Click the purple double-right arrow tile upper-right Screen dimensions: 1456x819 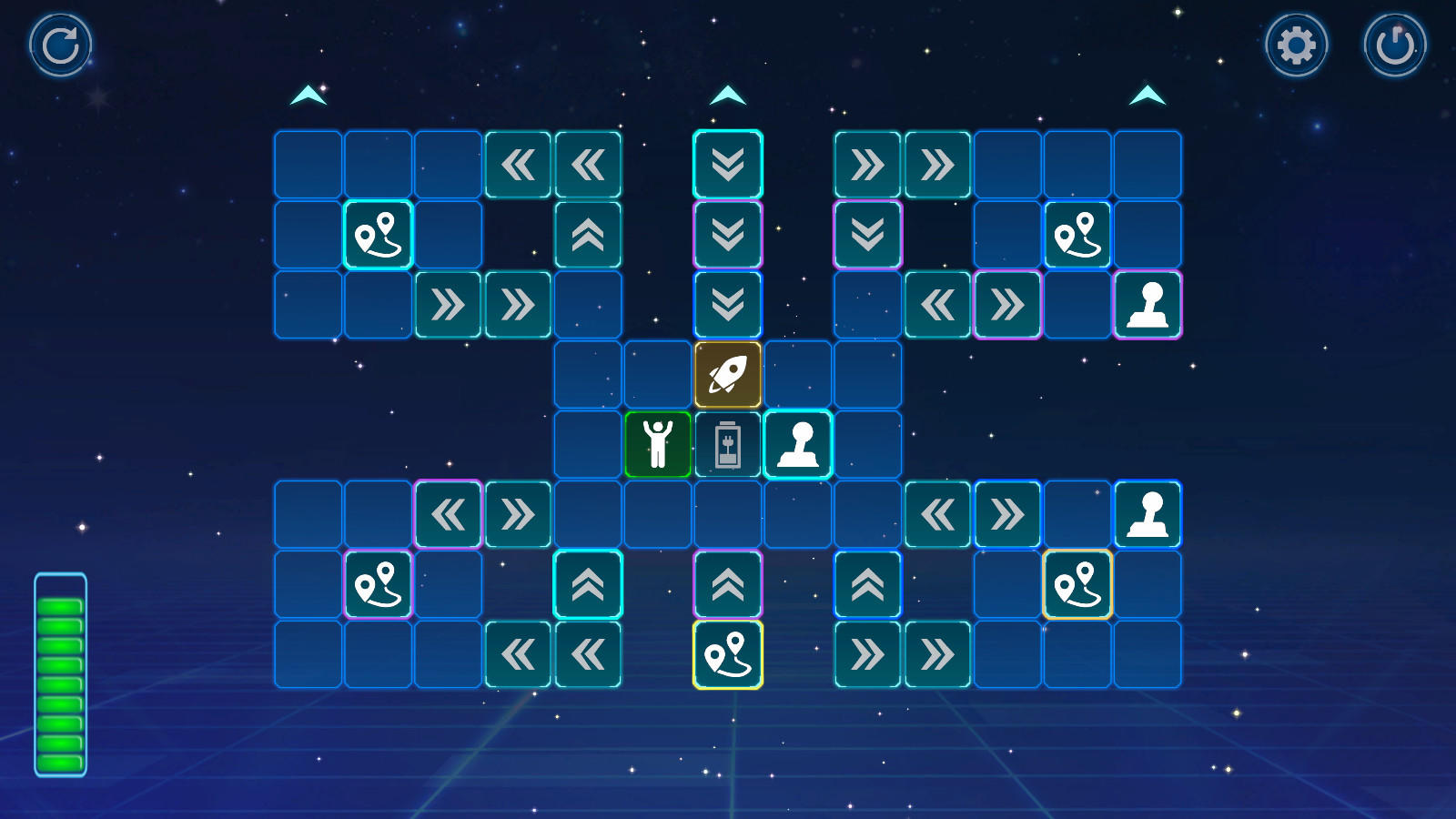coord(1008,304)
